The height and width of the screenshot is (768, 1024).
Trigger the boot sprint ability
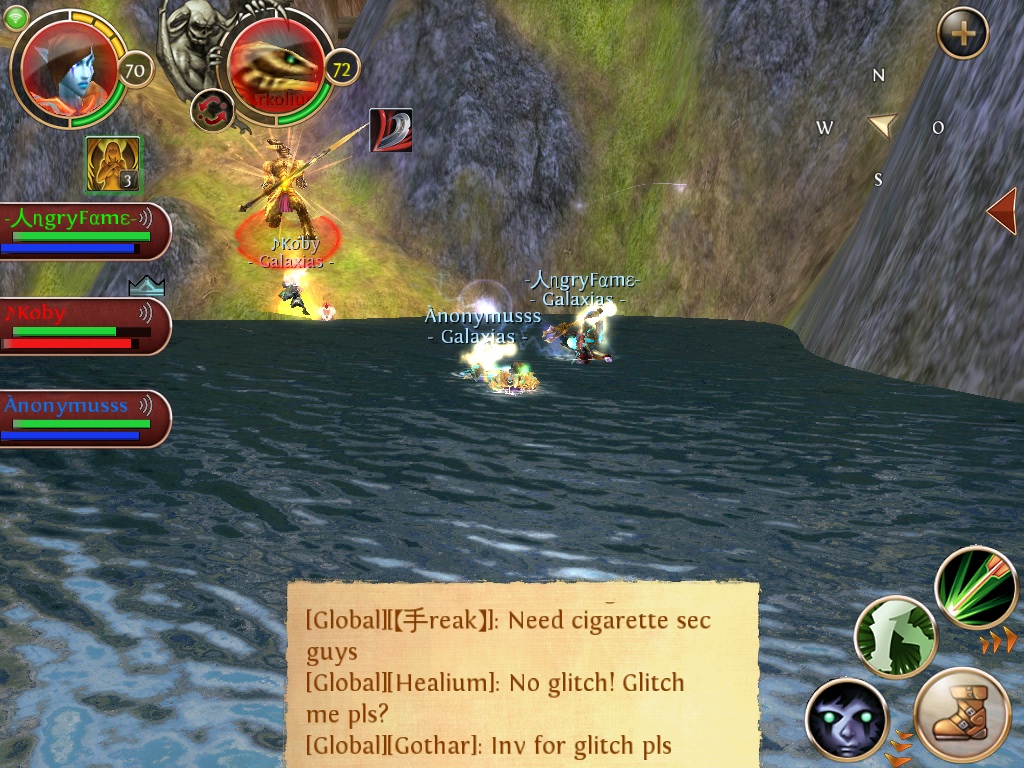click(x=962, y=715)
